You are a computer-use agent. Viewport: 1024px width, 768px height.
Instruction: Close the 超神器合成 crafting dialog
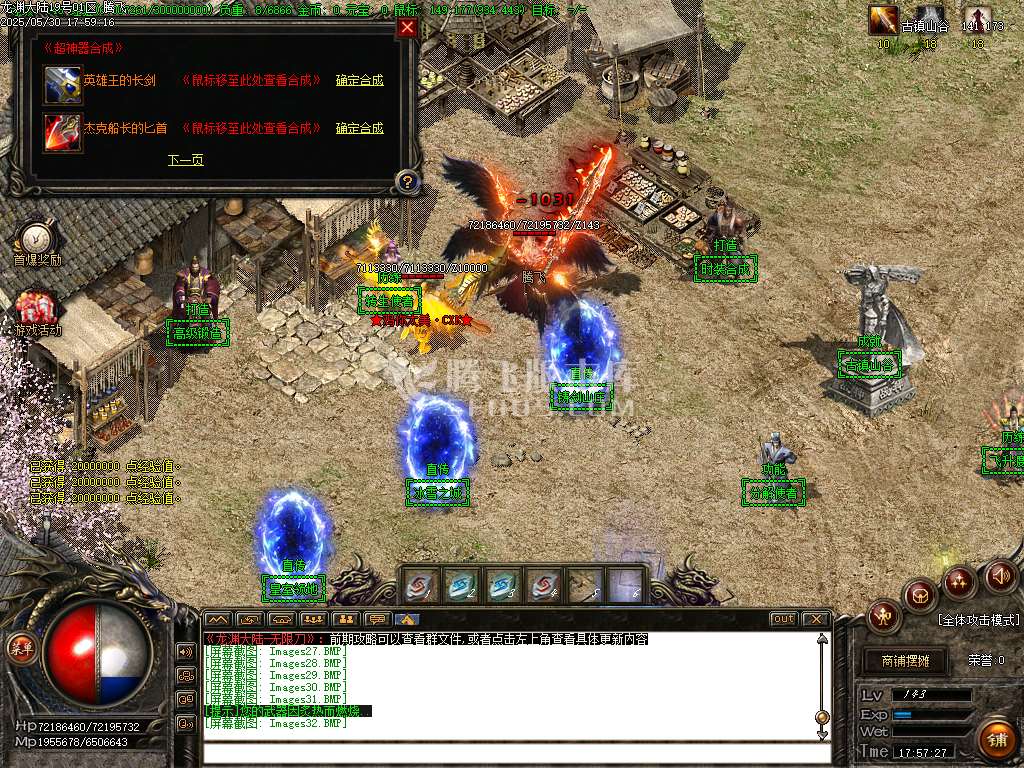pos(407,28)
